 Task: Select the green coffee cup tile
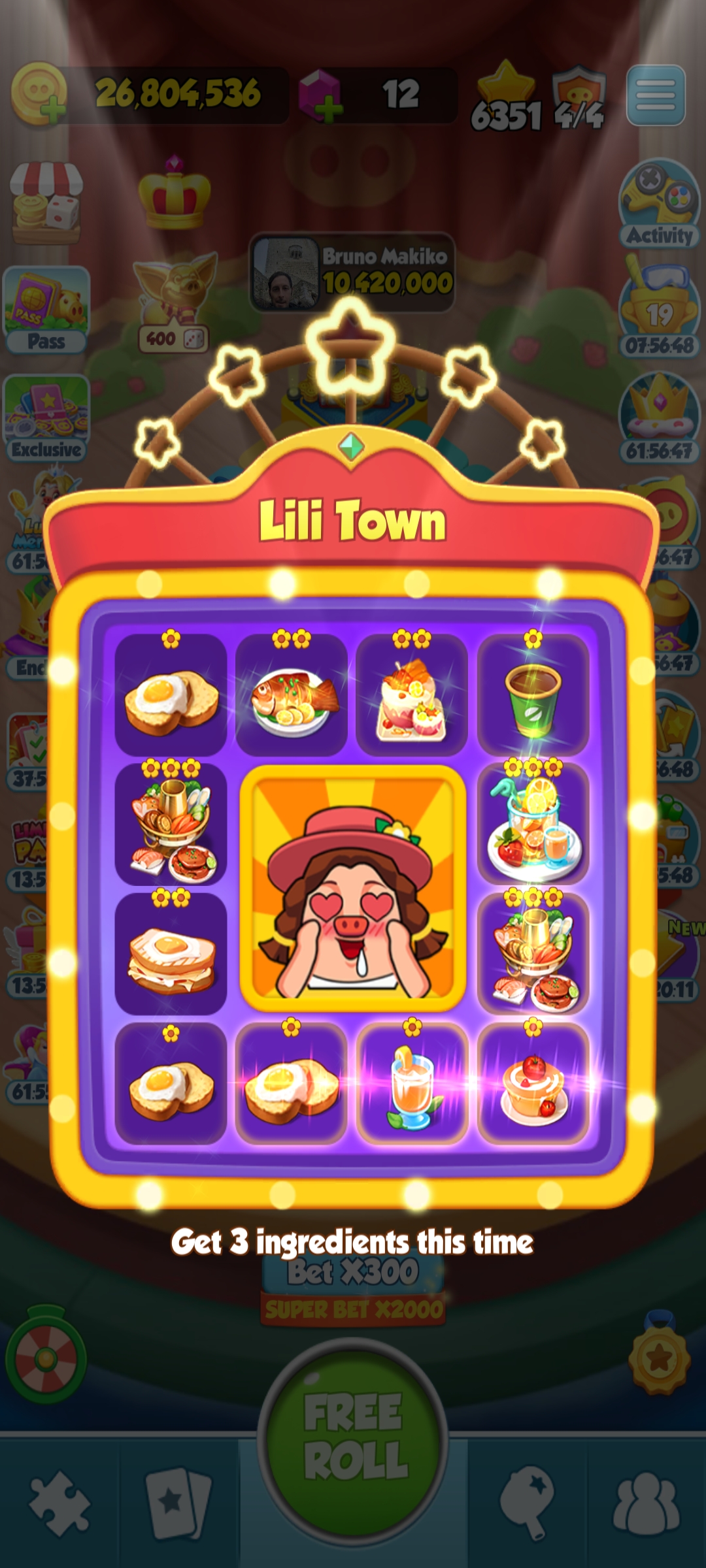tap(533, 695)
